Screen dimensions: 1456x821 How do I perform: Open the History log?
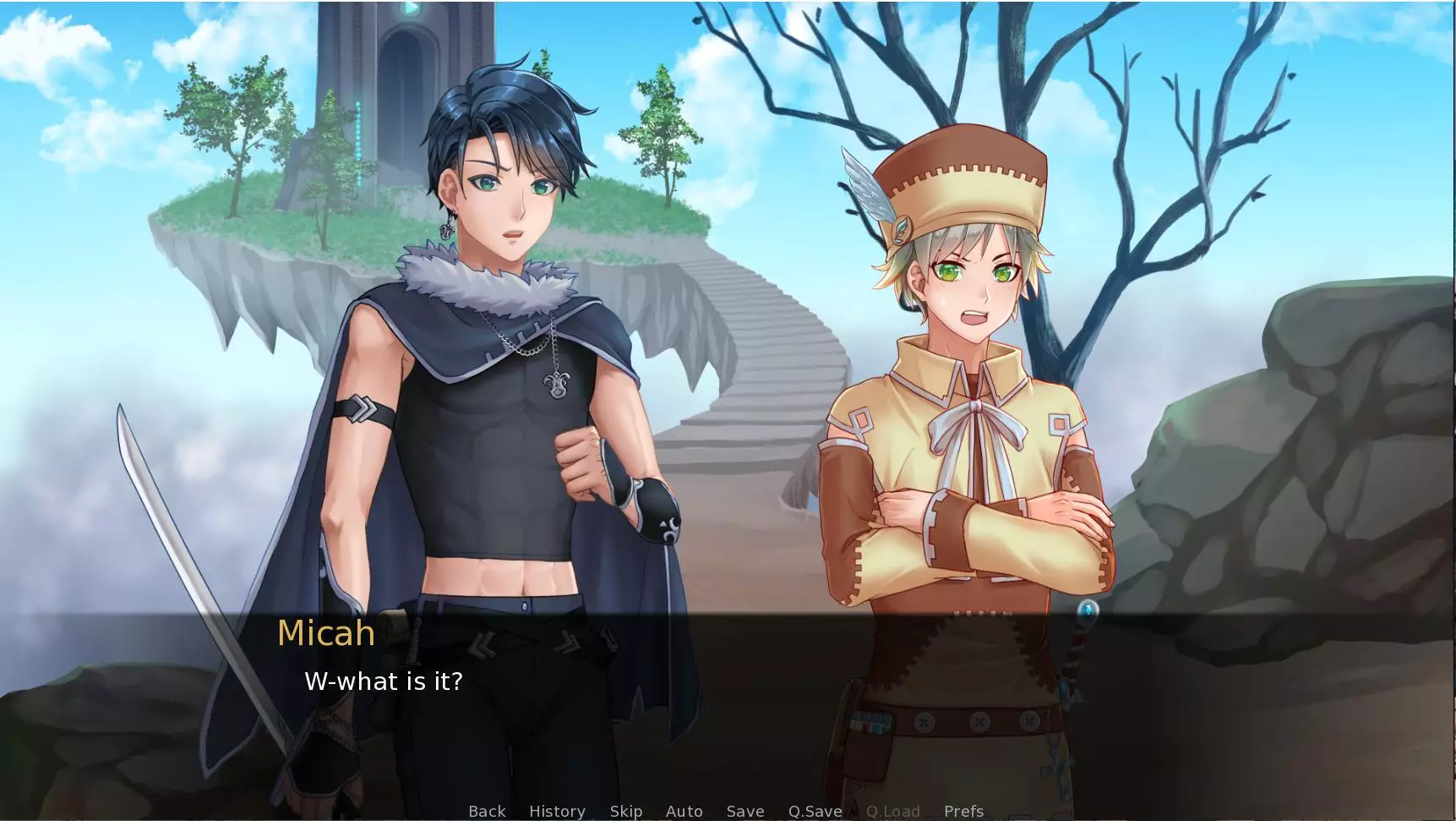[557, 812]
